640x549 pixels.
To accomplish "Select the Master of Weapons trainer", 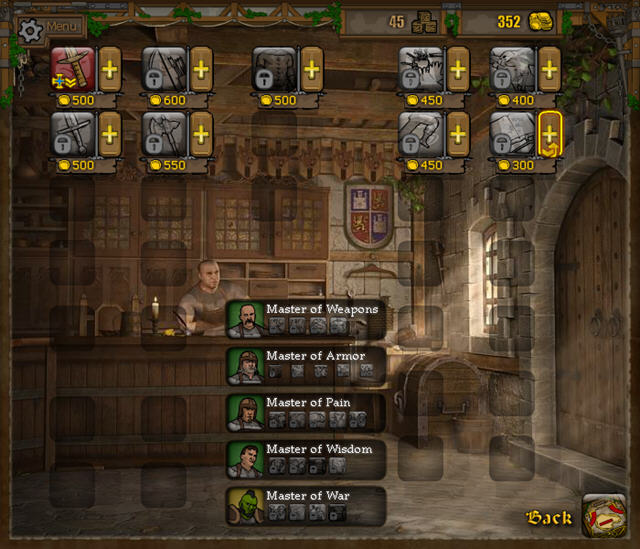I will pos(305,319).
